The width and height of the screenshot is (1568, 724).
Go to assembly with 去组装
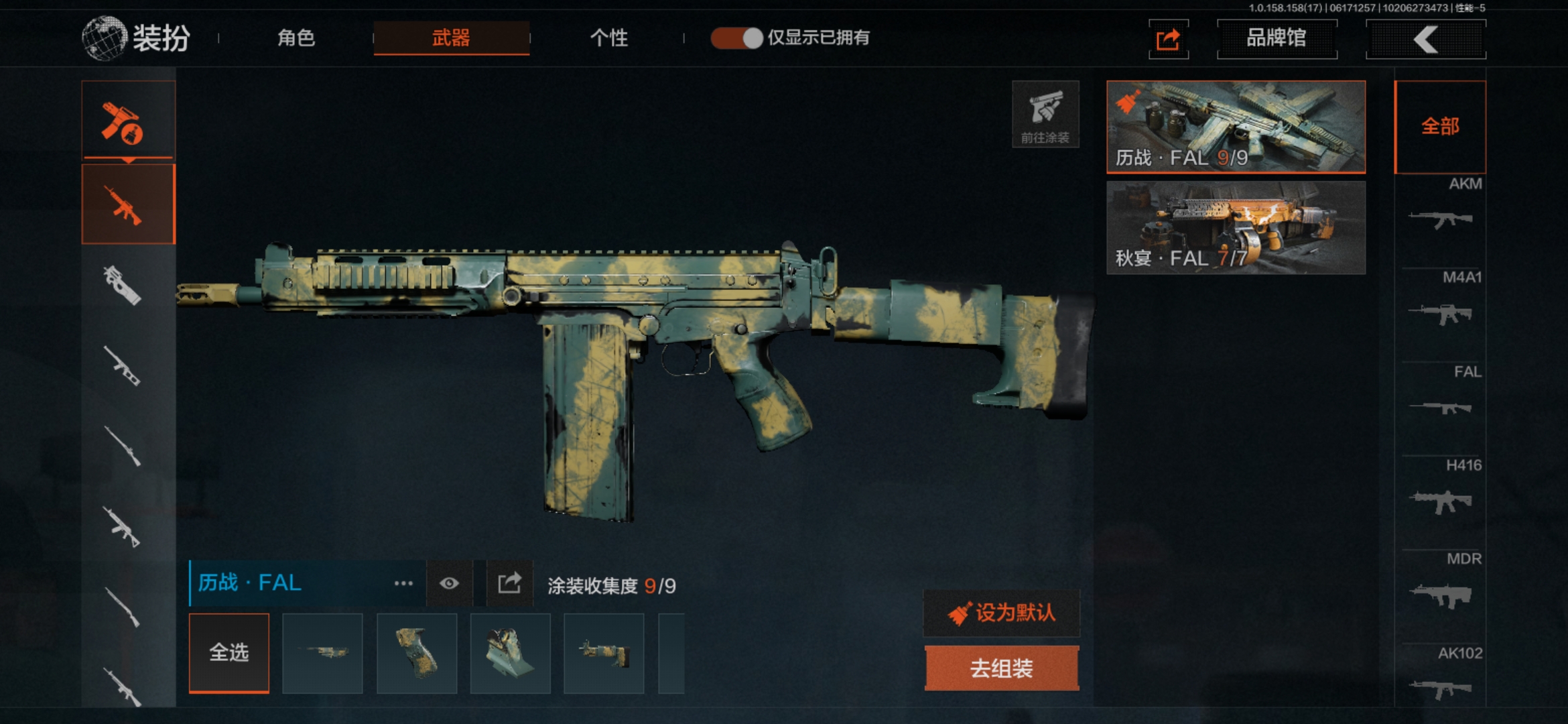(1002, 668)
